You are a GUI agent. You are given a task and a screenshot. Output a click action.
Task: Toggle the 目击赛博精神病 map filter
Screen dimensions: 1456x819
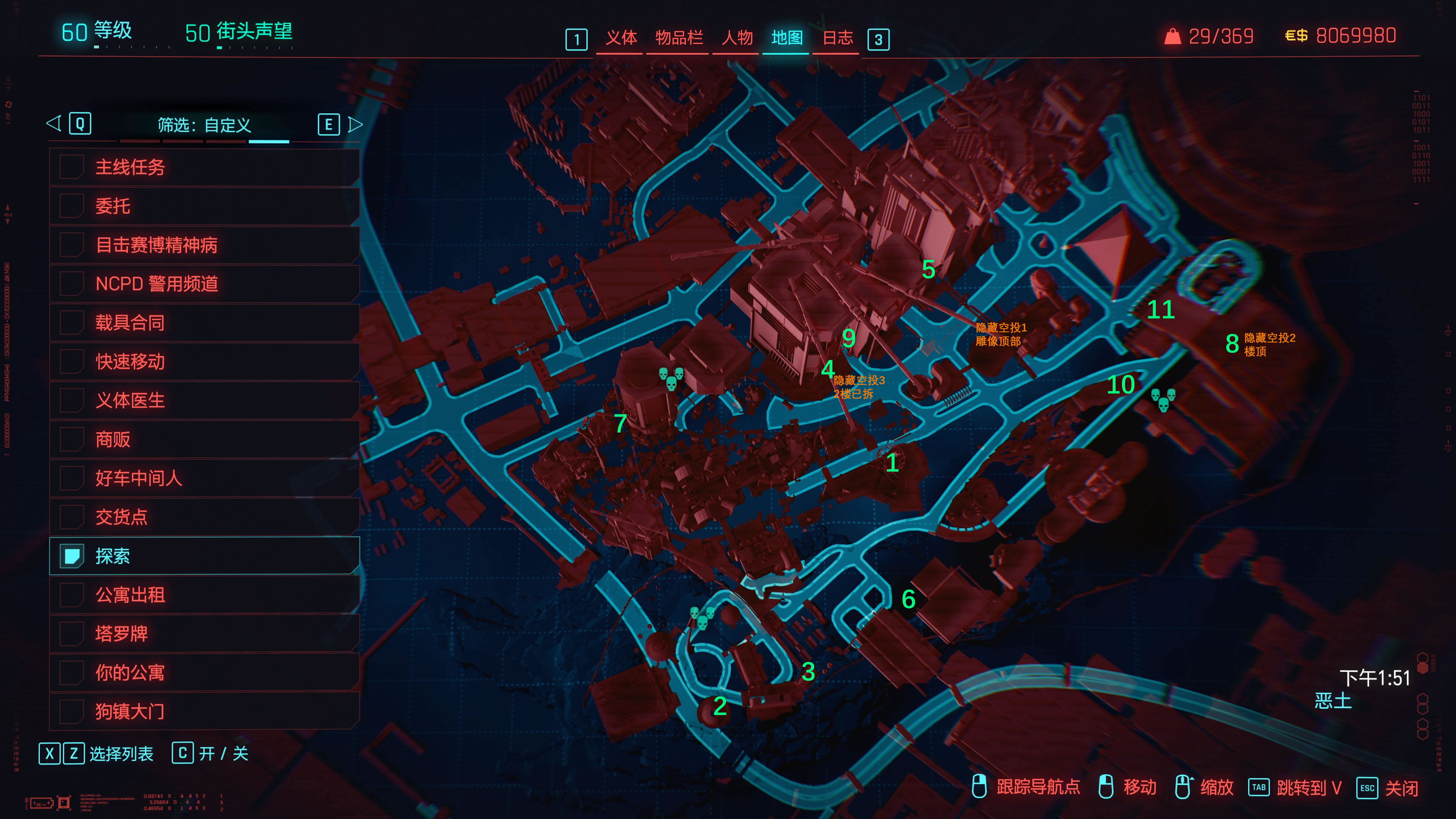coord(72,245)
